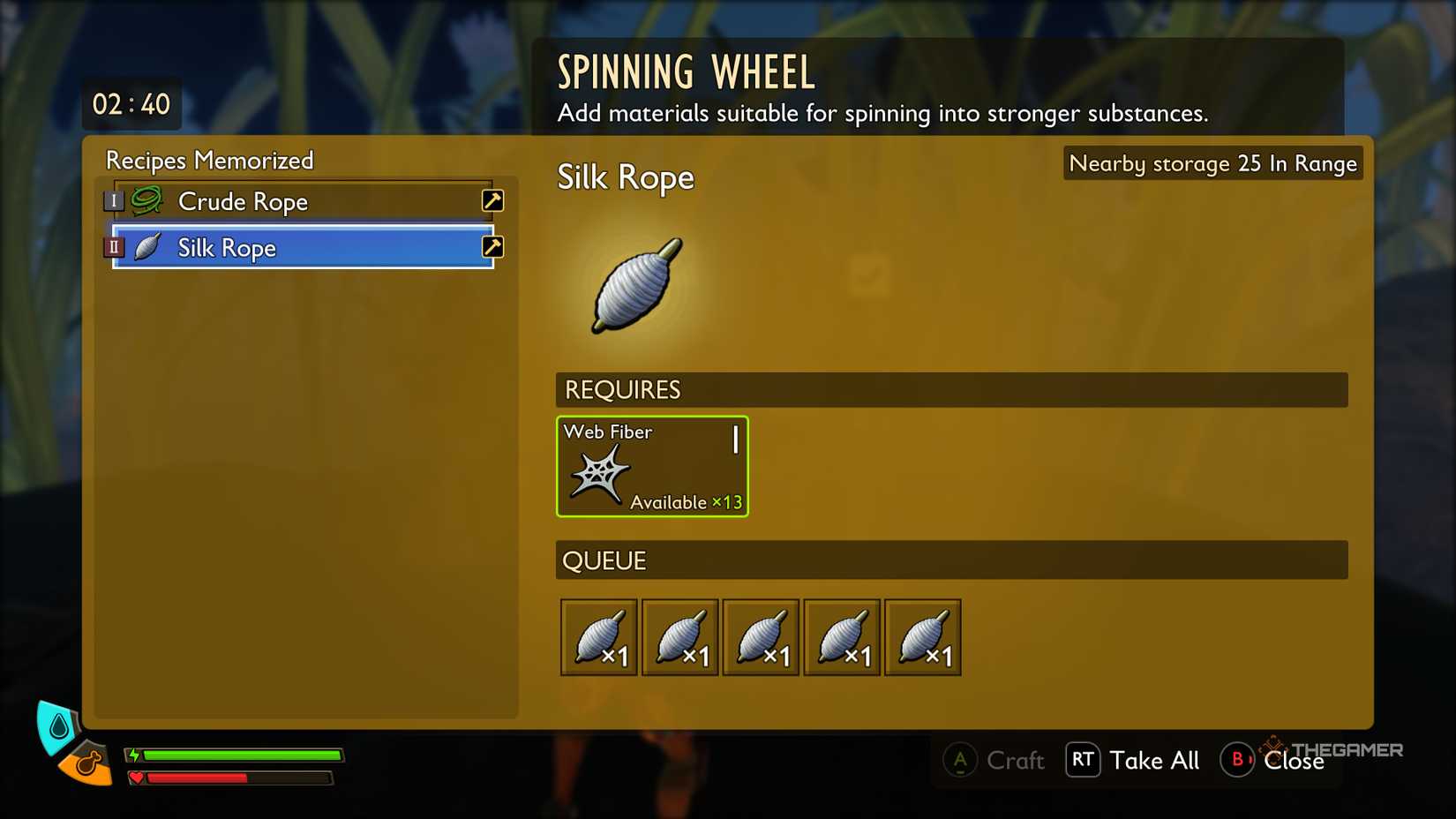Toggle the quick-craft arrow beside Crude Rope

point(492,201)
